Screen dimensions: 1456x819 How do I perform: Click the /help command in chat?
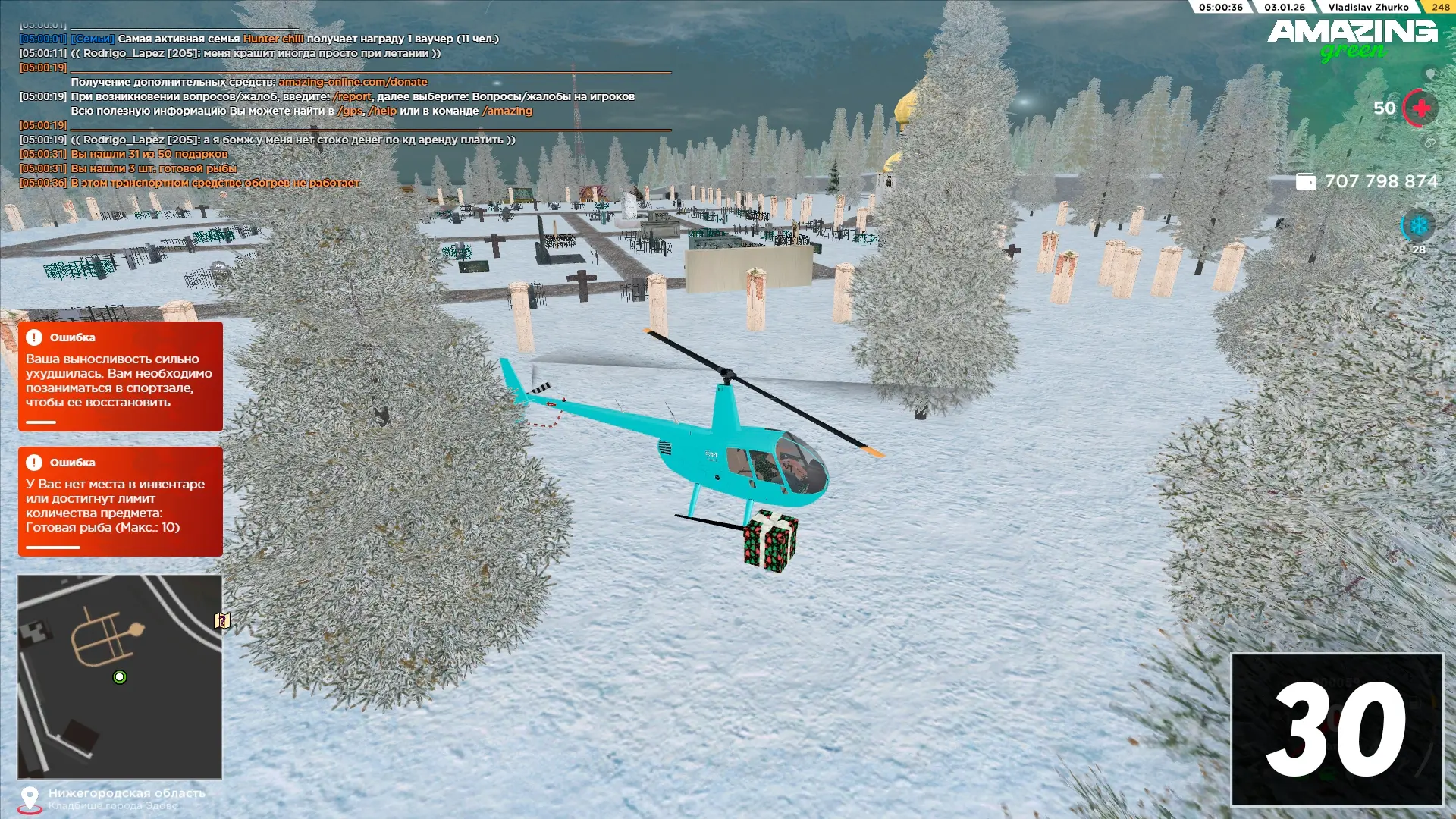[x=383, y=111]
